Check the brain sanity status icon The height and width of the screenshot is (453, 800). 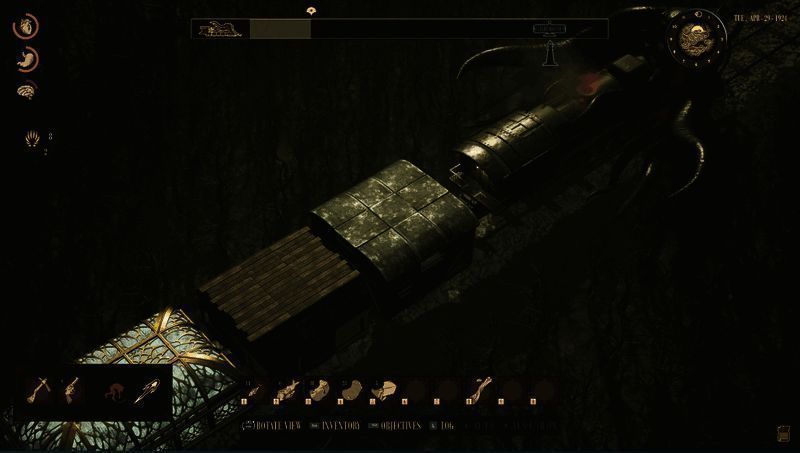[26, 90]
